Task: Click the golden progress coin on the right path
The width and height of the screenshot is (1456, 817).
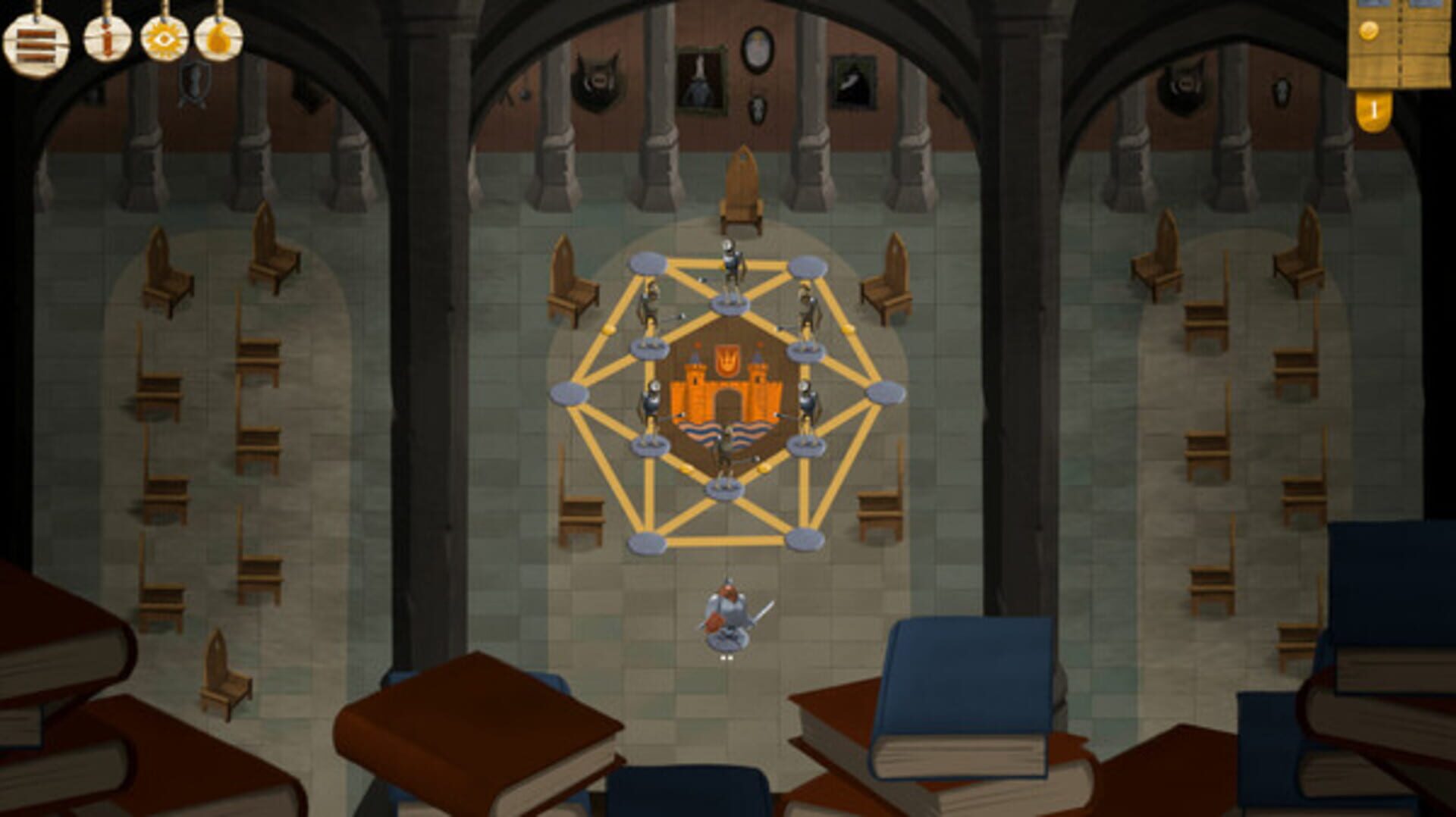Action: click(x=846, y=329)
